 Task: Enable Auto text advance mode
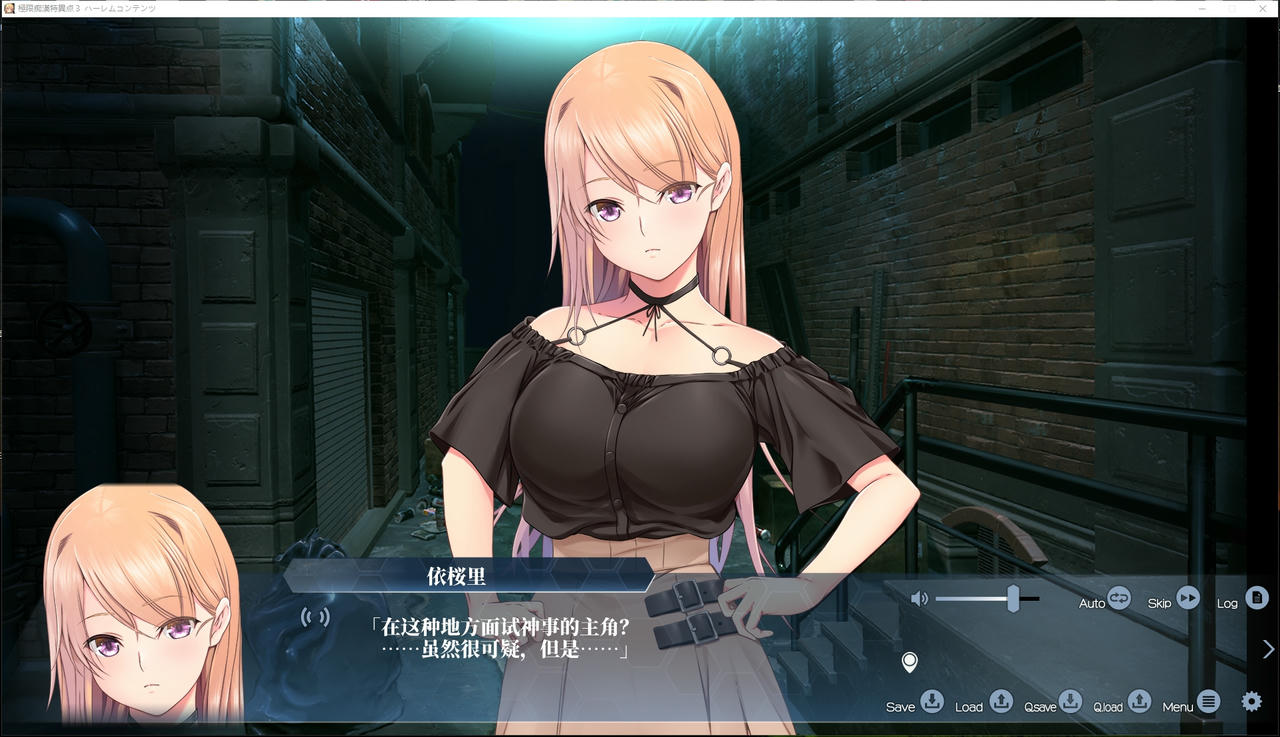pos(1117,599)
